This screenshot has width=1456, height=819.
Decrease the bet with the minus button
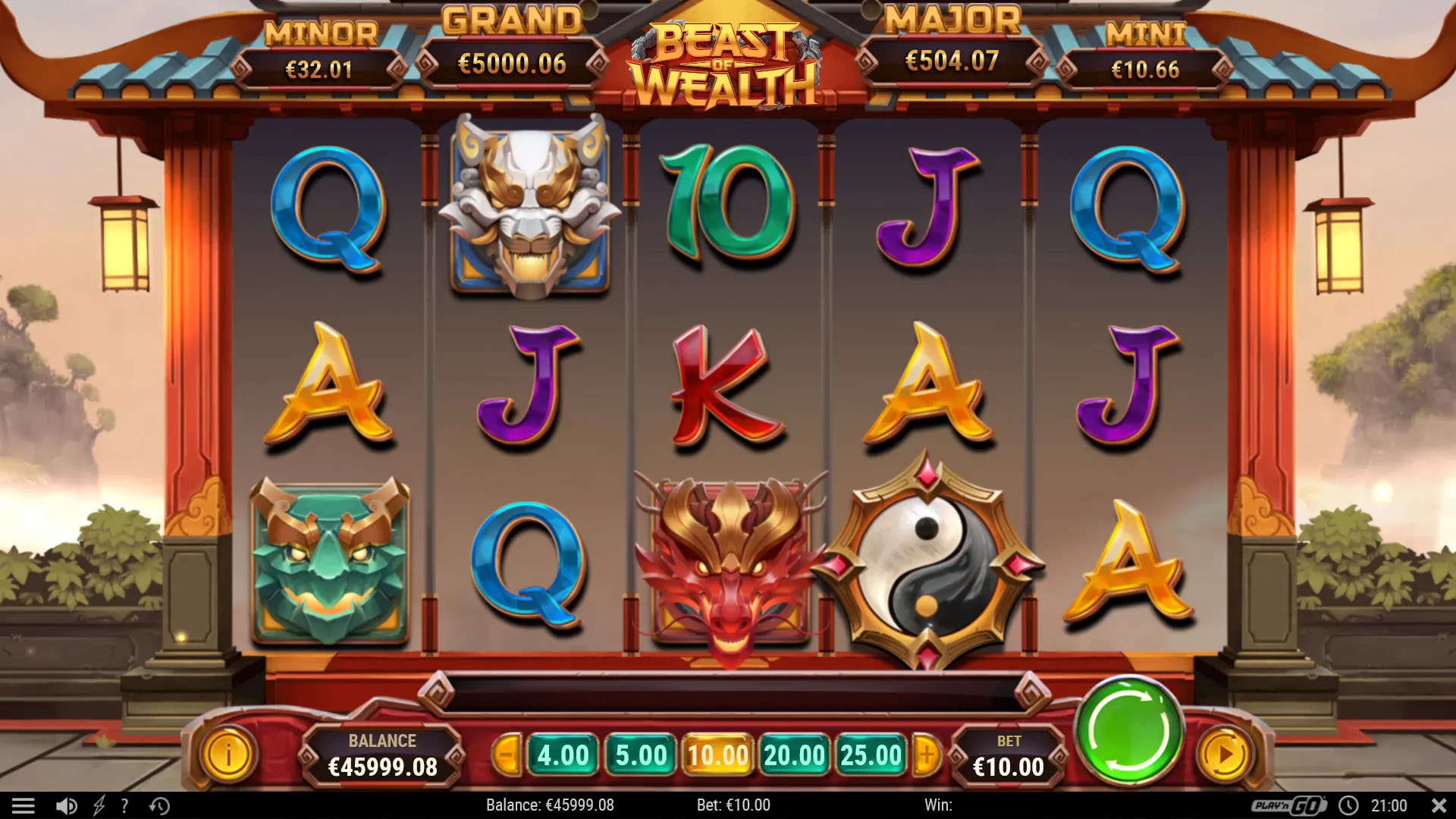(x=507, y=755)
